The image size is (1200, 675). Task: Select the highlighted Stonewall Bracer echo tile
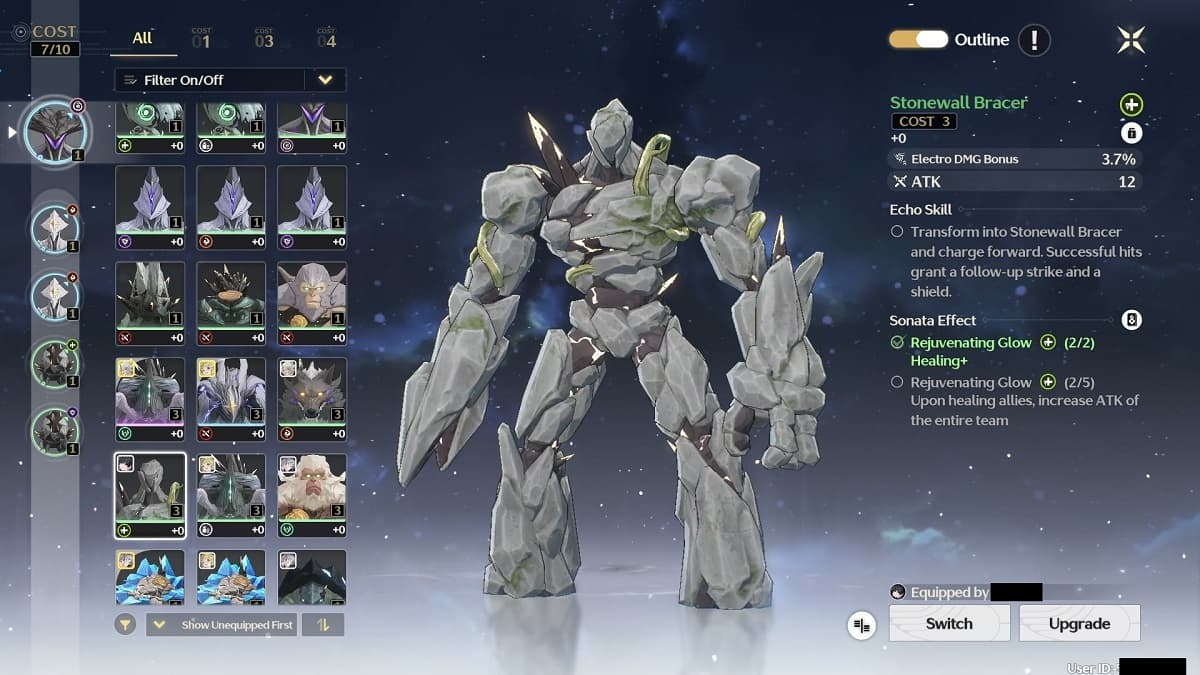(150, 495)
